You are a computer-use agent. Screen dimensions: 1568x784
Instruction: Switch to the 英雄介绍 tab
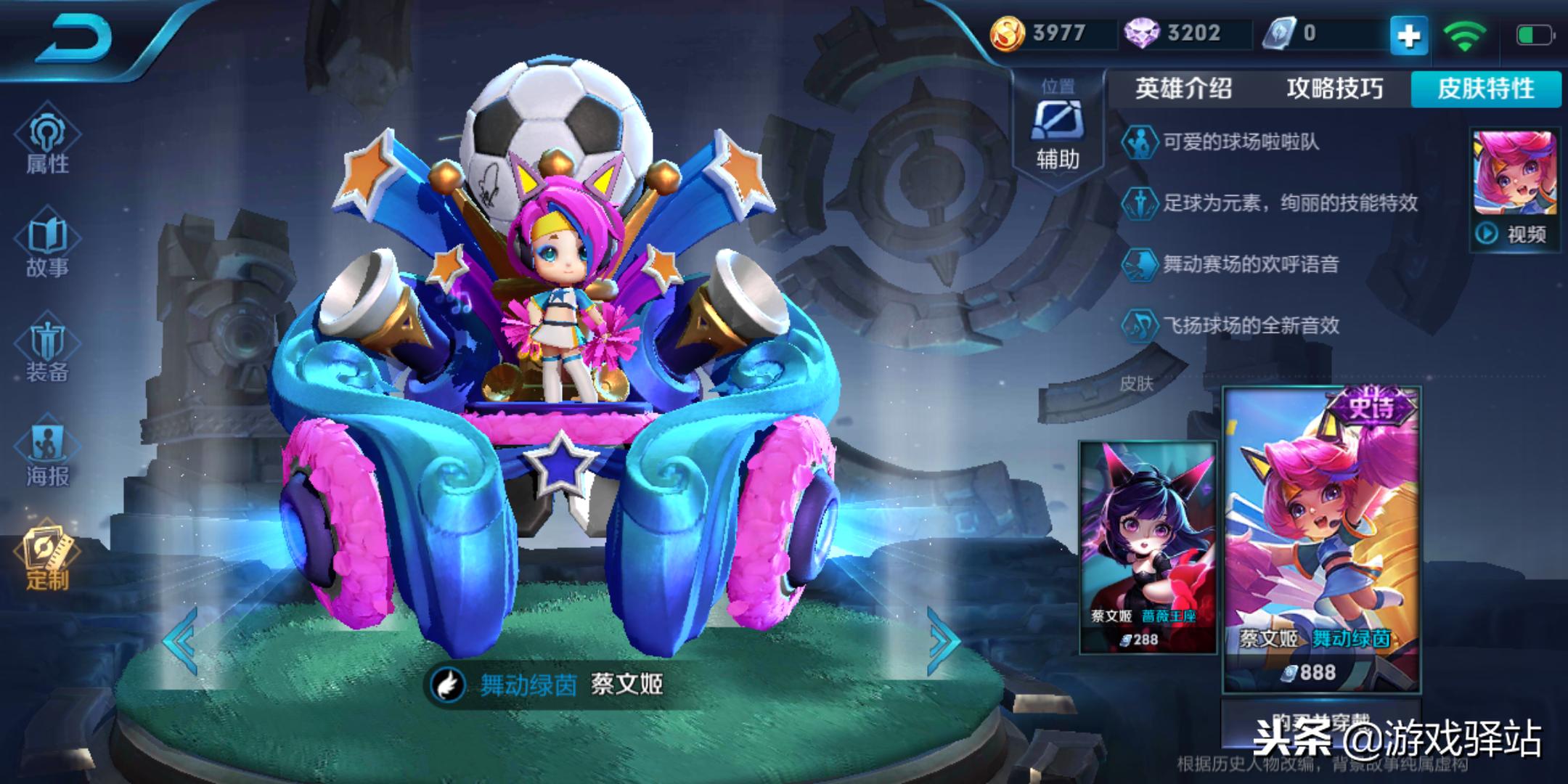[1183, 89]
